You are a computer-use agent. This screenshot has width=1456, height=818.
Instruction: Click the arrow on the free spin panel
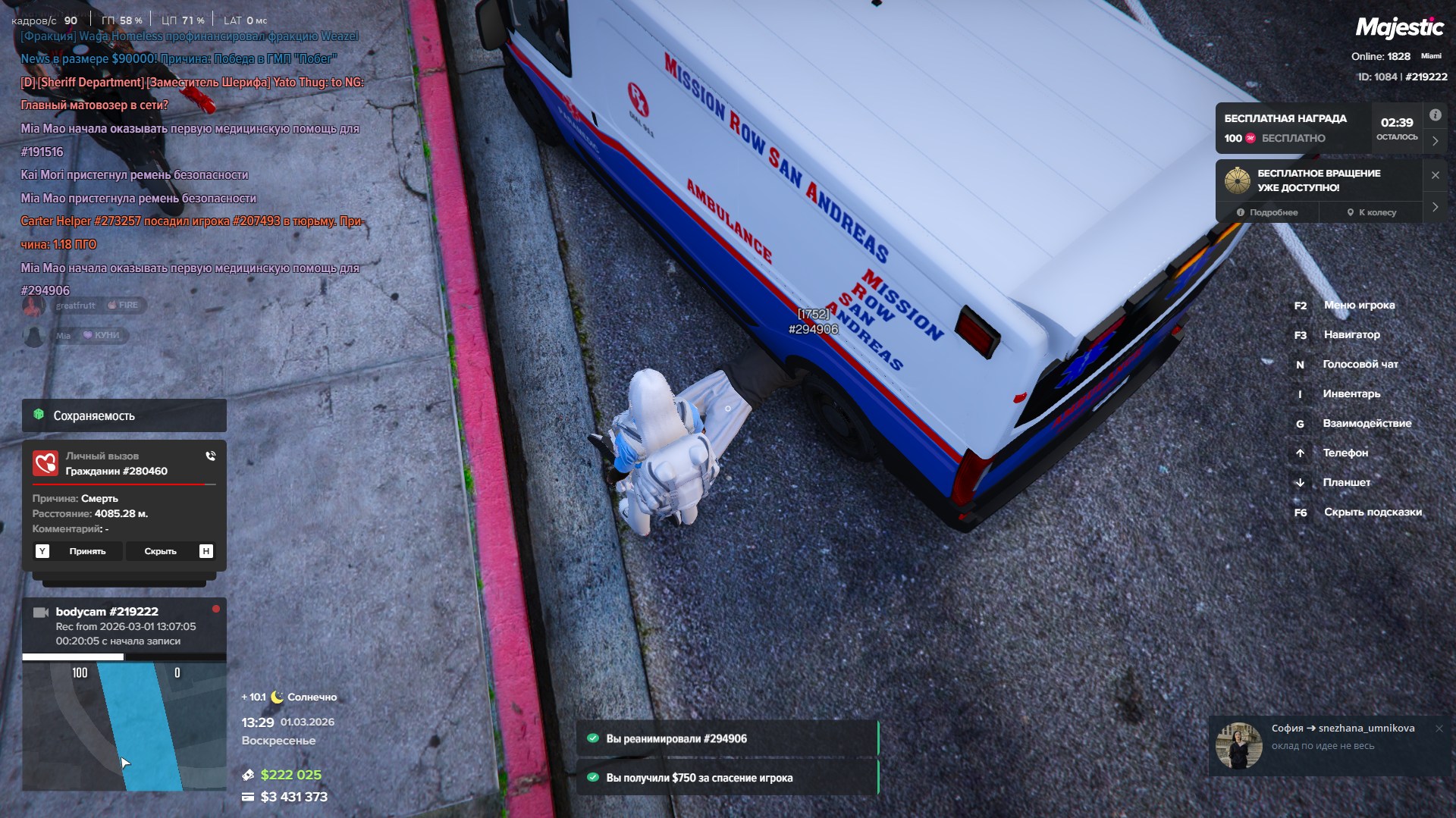point(1435,207)
